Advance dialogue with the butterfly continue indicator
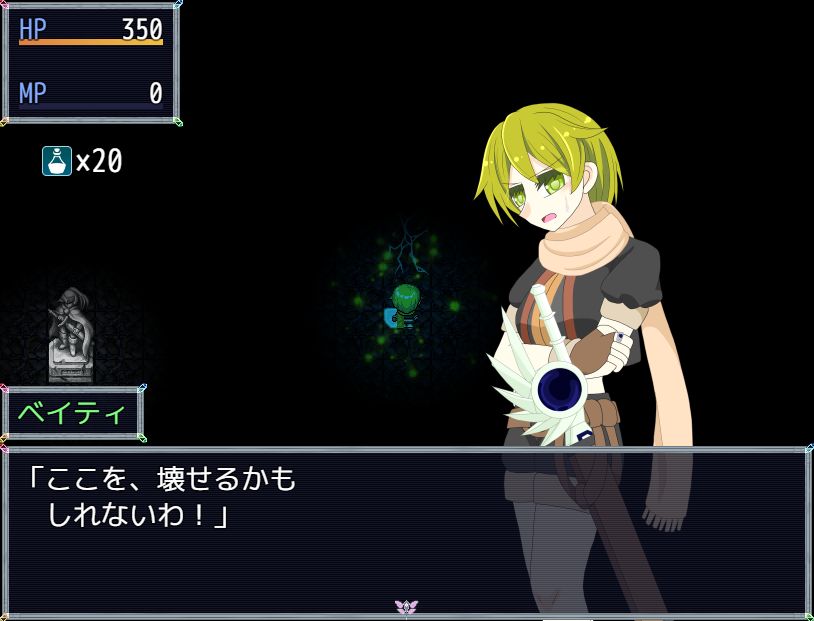This screenshot has height=621, width=814. [406, 607]
